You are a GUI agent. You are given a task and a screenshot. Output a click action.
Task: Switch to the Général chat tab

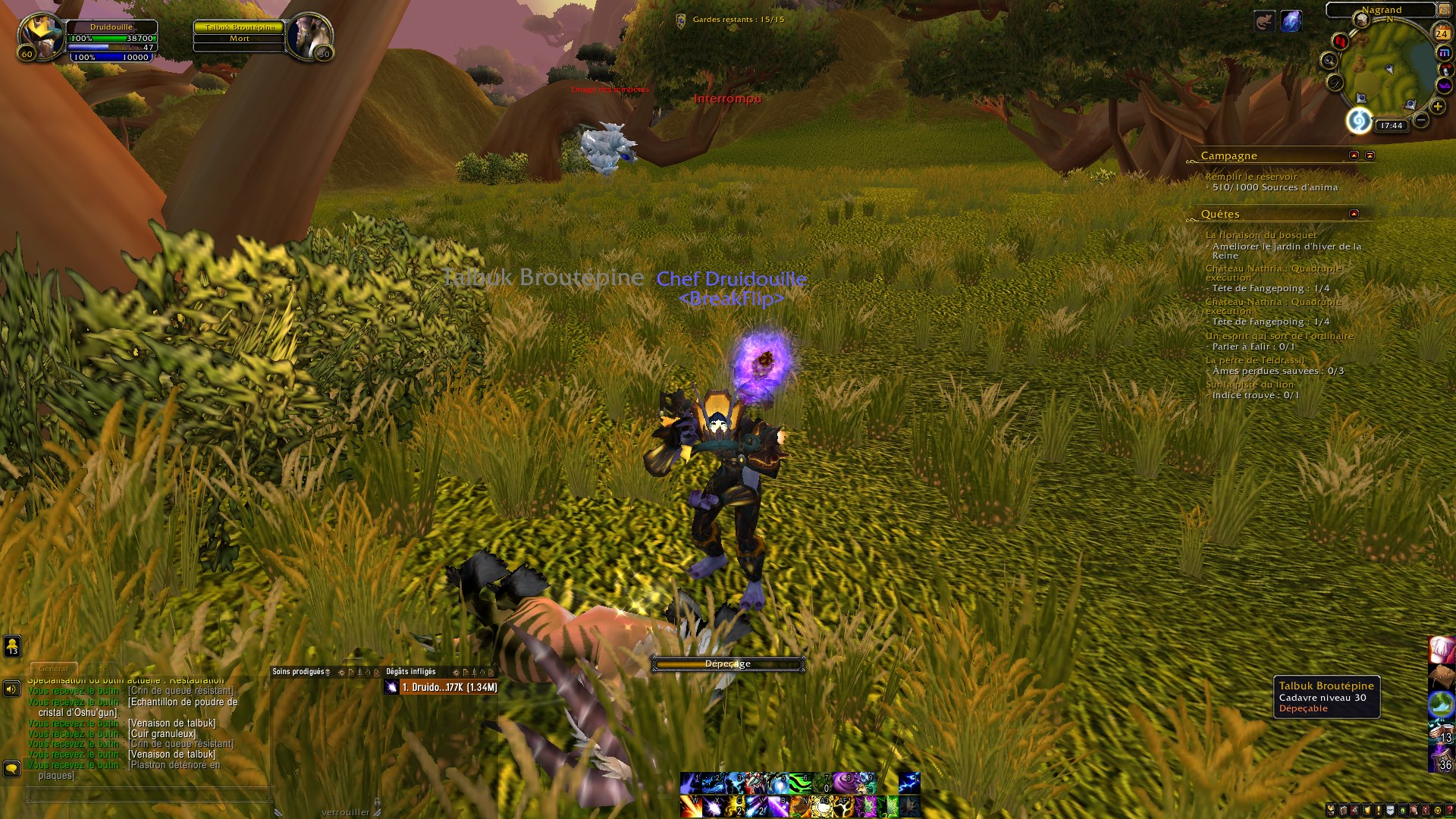click(x=52, y=668)
